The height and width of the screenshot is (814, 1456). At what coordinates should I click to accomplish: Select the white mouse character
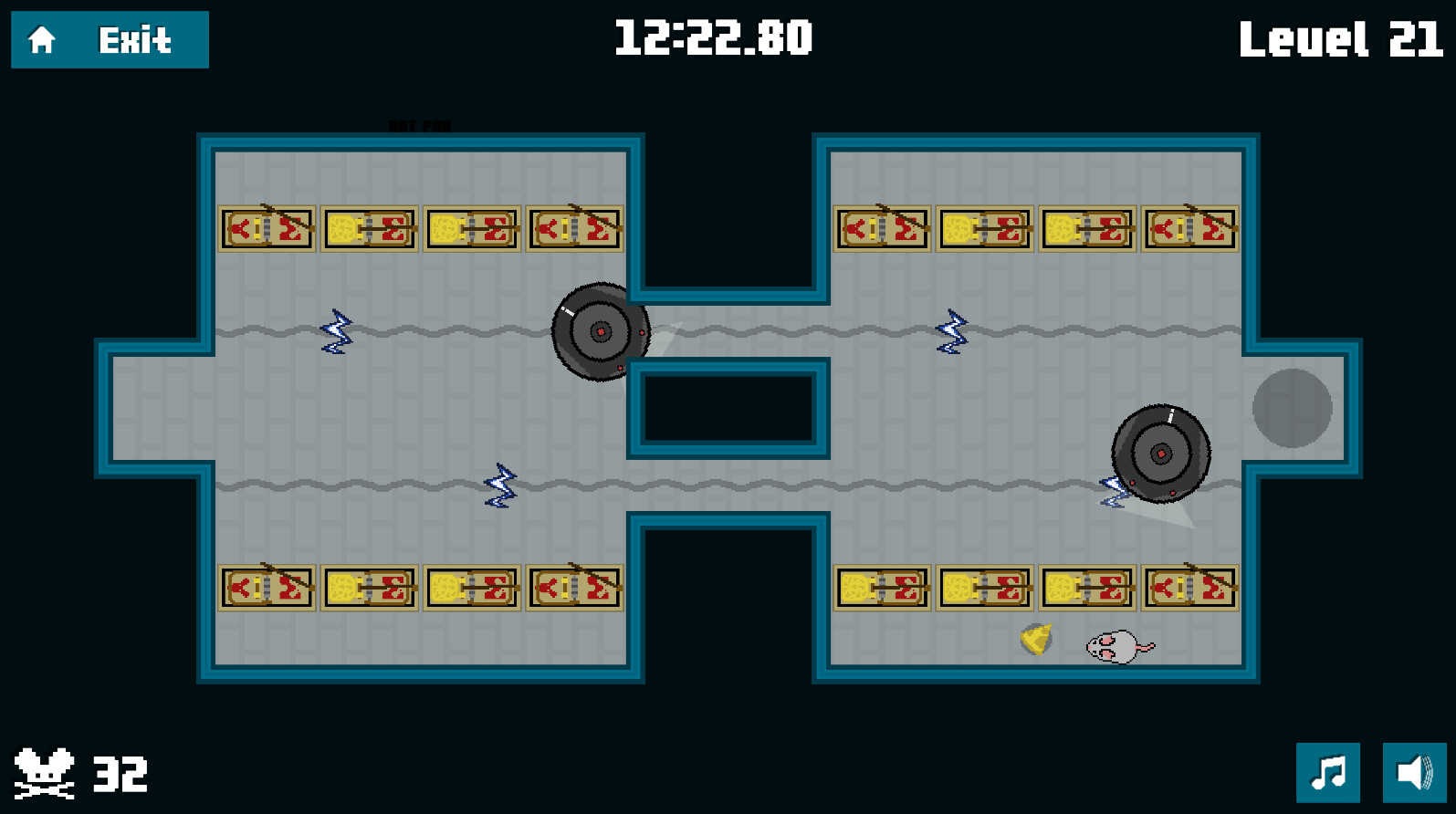(1115, 647)
